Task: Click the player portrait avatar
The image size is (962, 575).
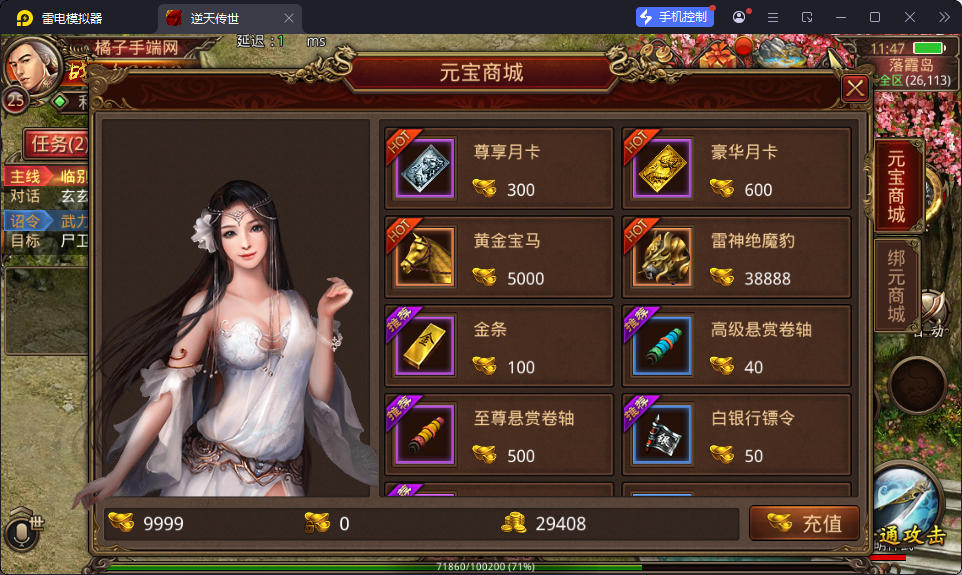Action: pos(33,64)
